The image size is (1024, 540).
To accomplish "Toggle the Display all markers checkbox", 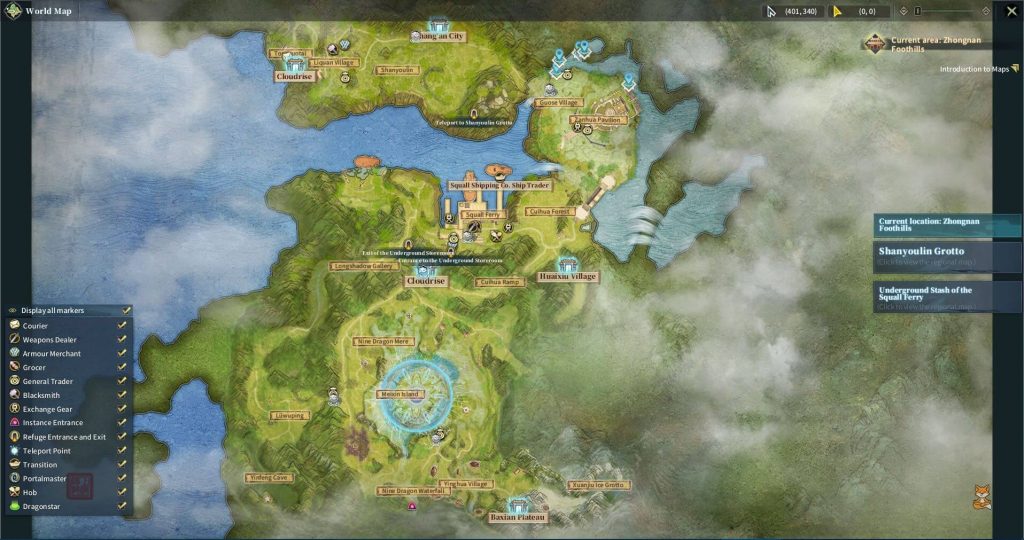I will click(125, 310).
